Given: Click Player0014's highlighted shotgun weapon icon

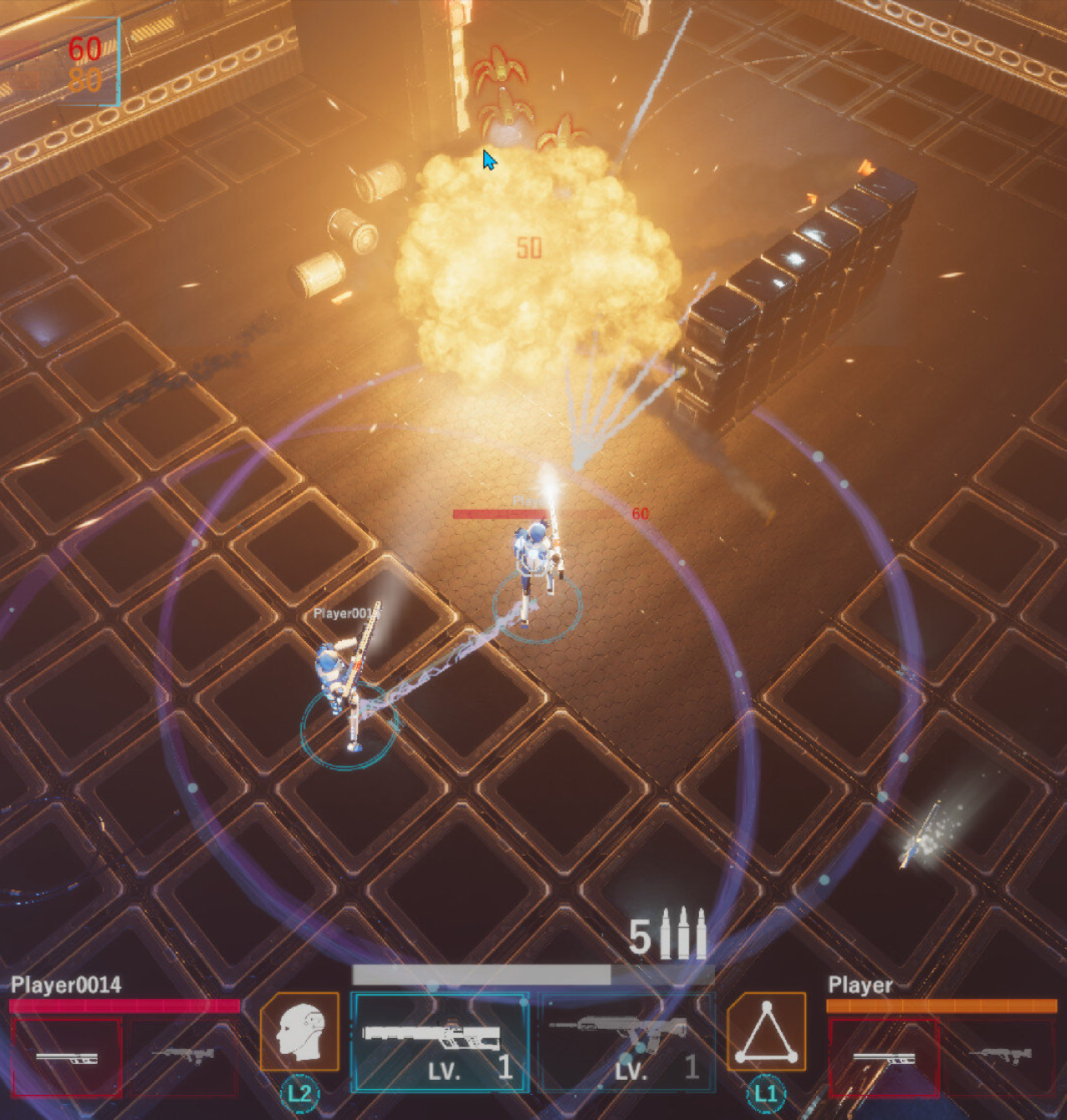Looking at the screenshot, I should coord(67,1057).
